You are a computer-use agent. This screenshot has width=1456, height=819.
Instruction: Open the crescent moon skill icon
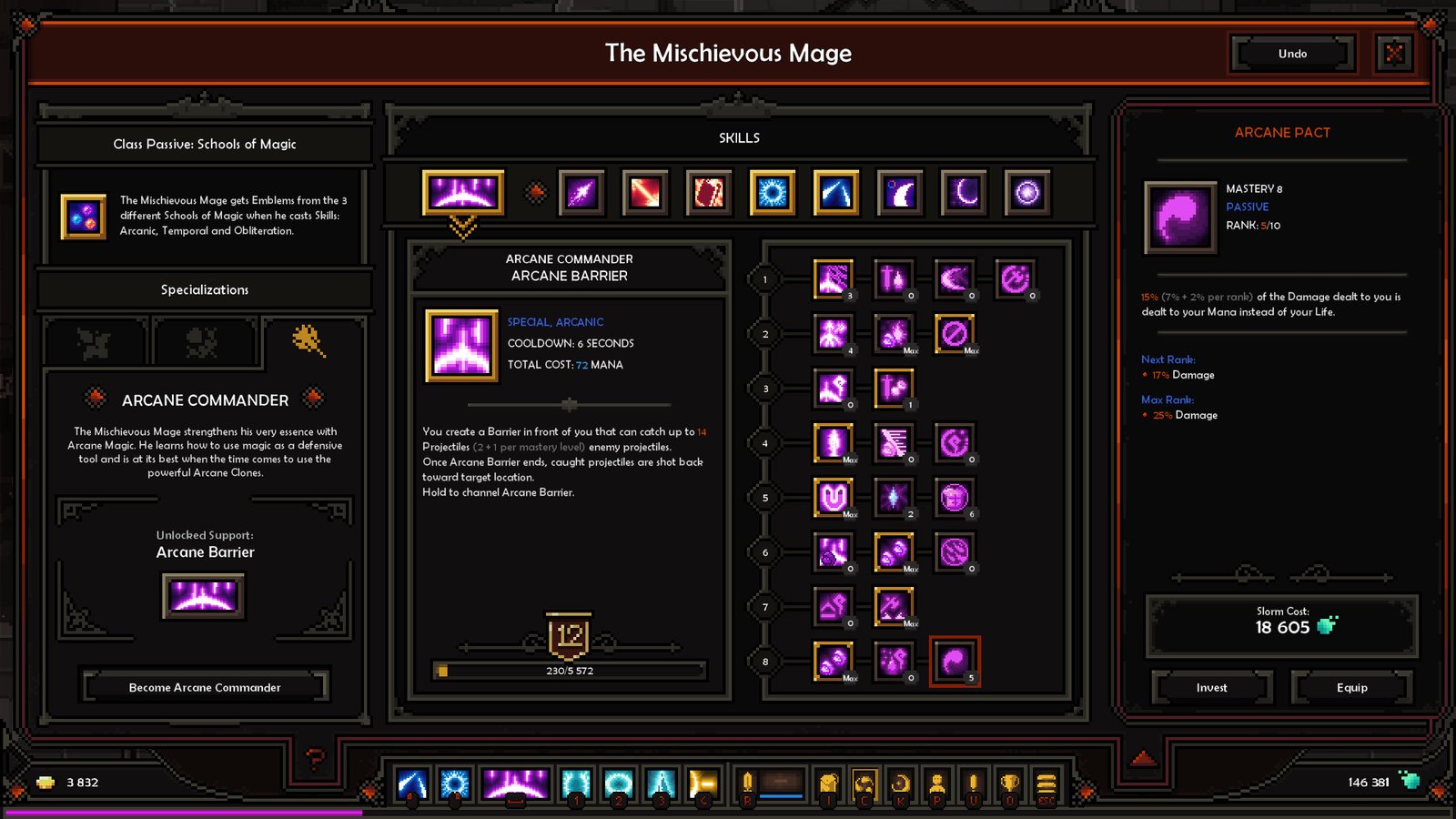[961, 194]
